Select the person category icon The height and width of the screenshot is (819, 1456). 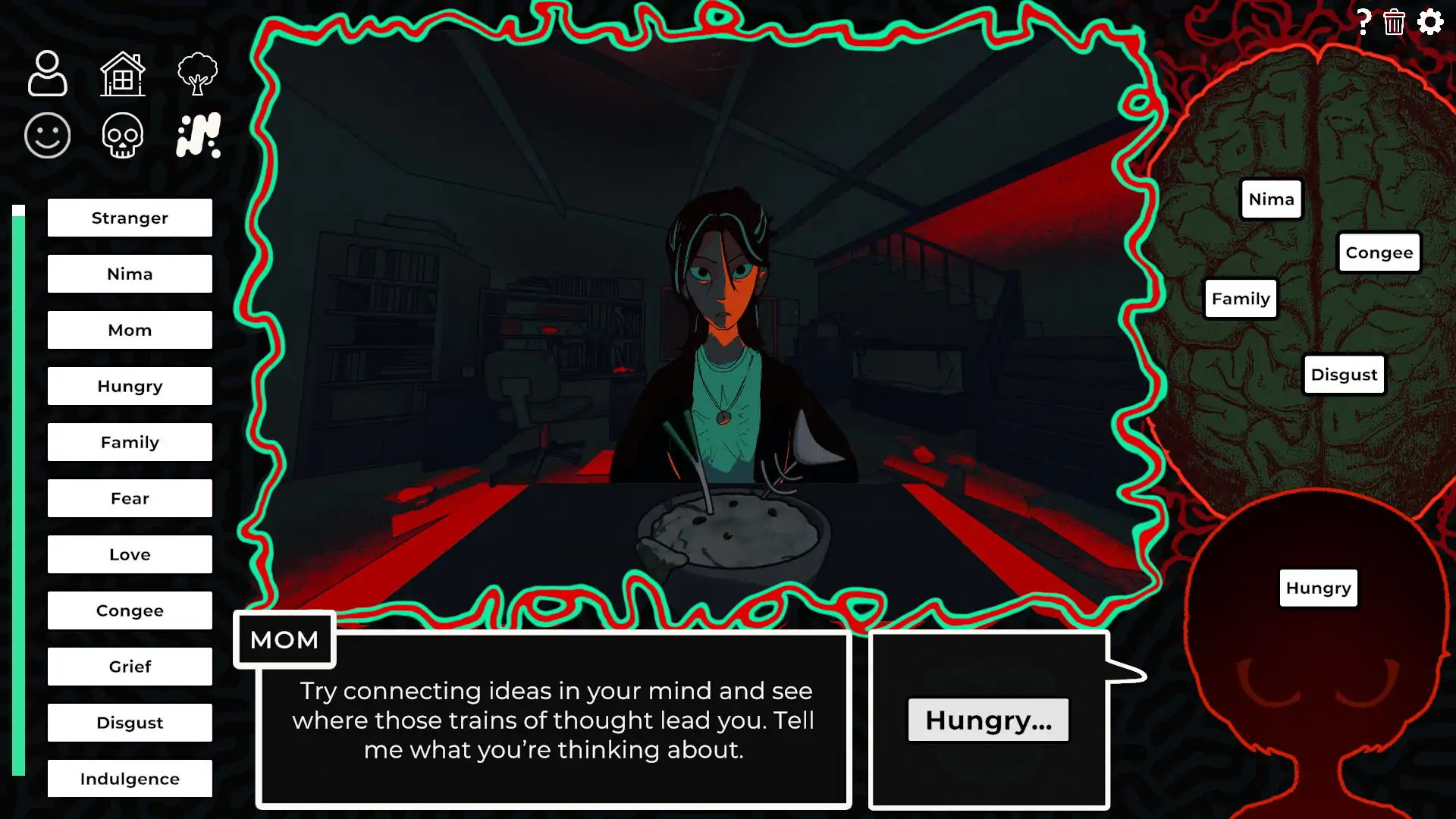pos(47,74)
